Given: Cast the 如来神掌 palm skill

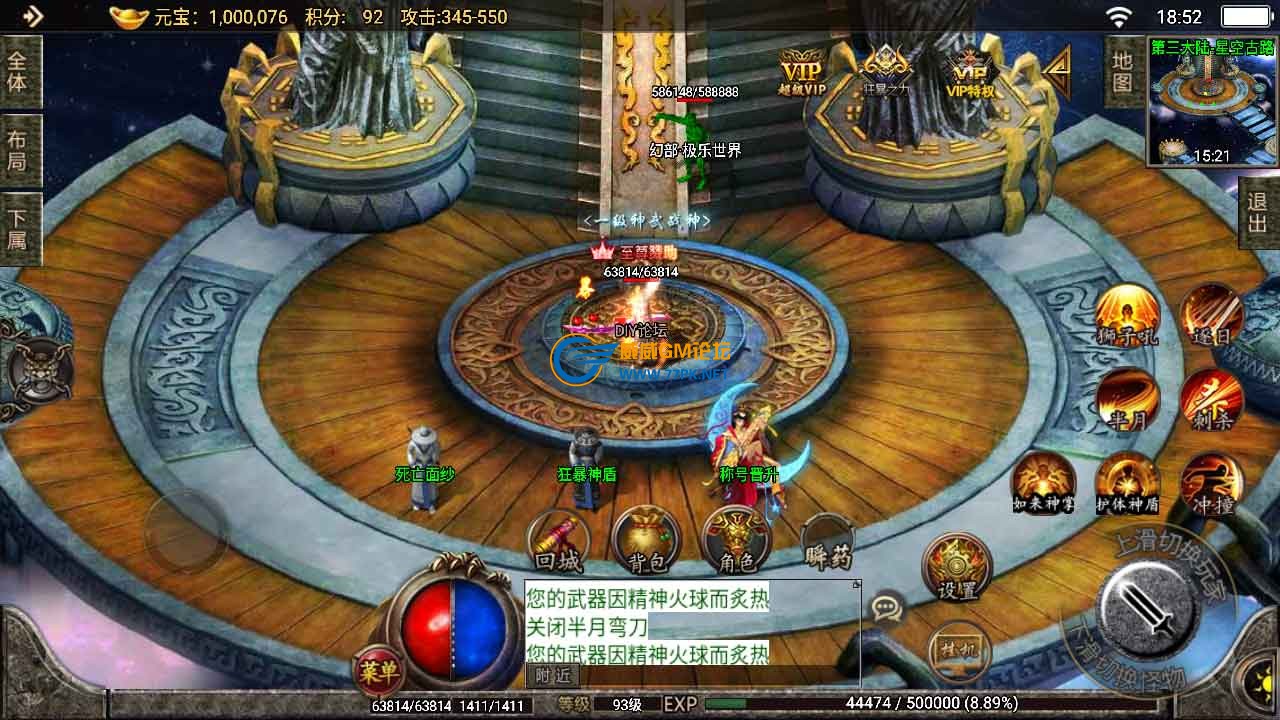Looking at the screenshot, I should 1043,483.
